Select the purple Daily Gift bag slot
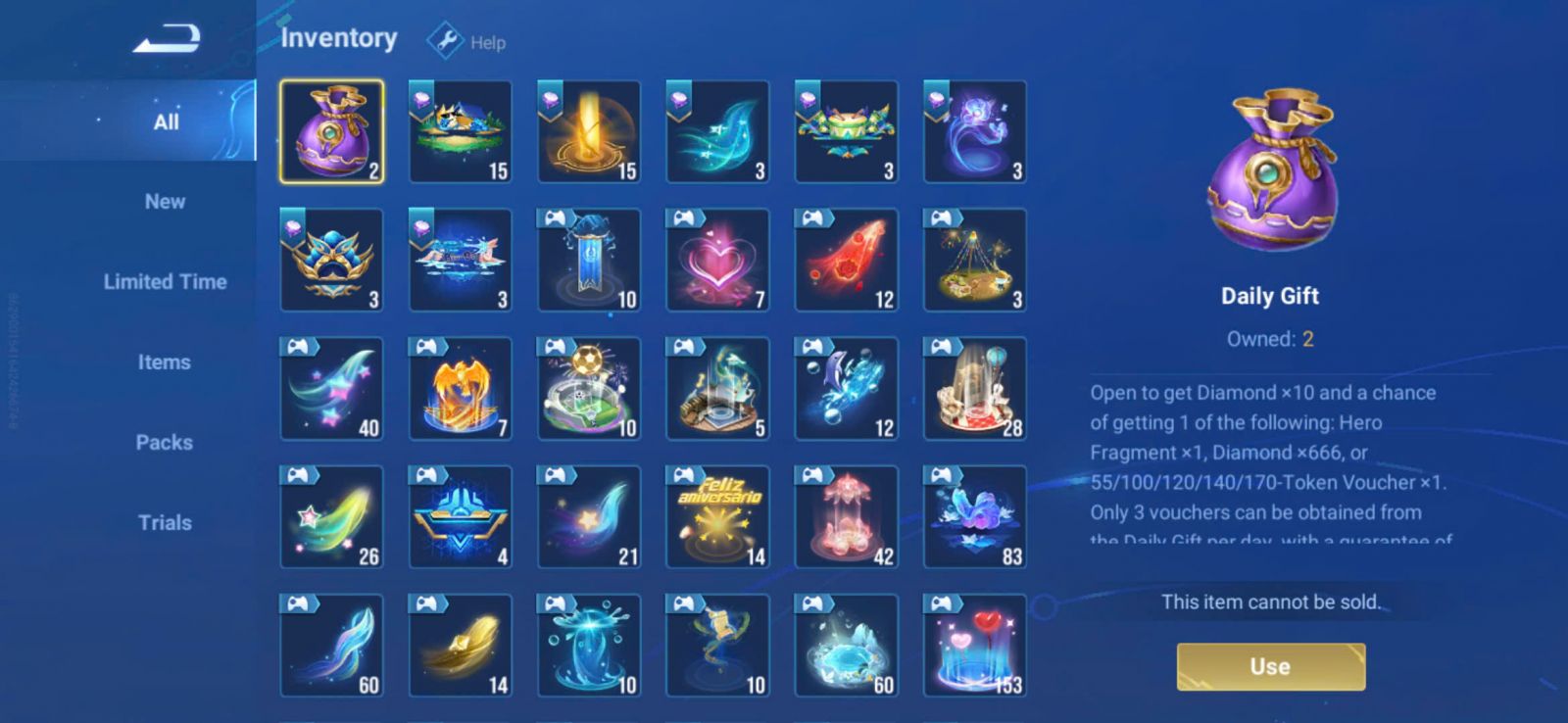Viewport: 1568px width, 723px height. pyautogui.click(x=332, y=132)
